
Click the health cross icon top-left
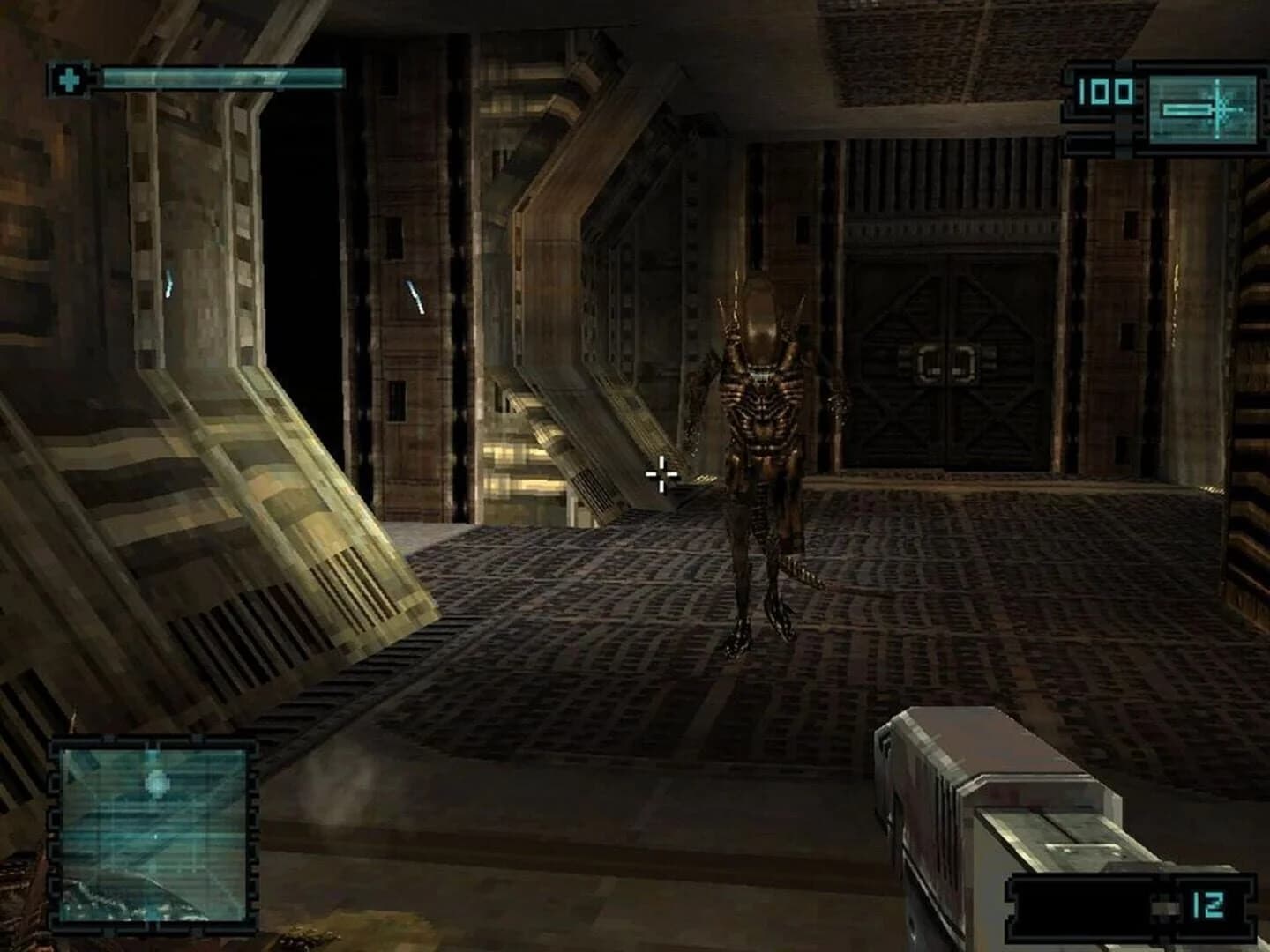(x=70, y=76)
